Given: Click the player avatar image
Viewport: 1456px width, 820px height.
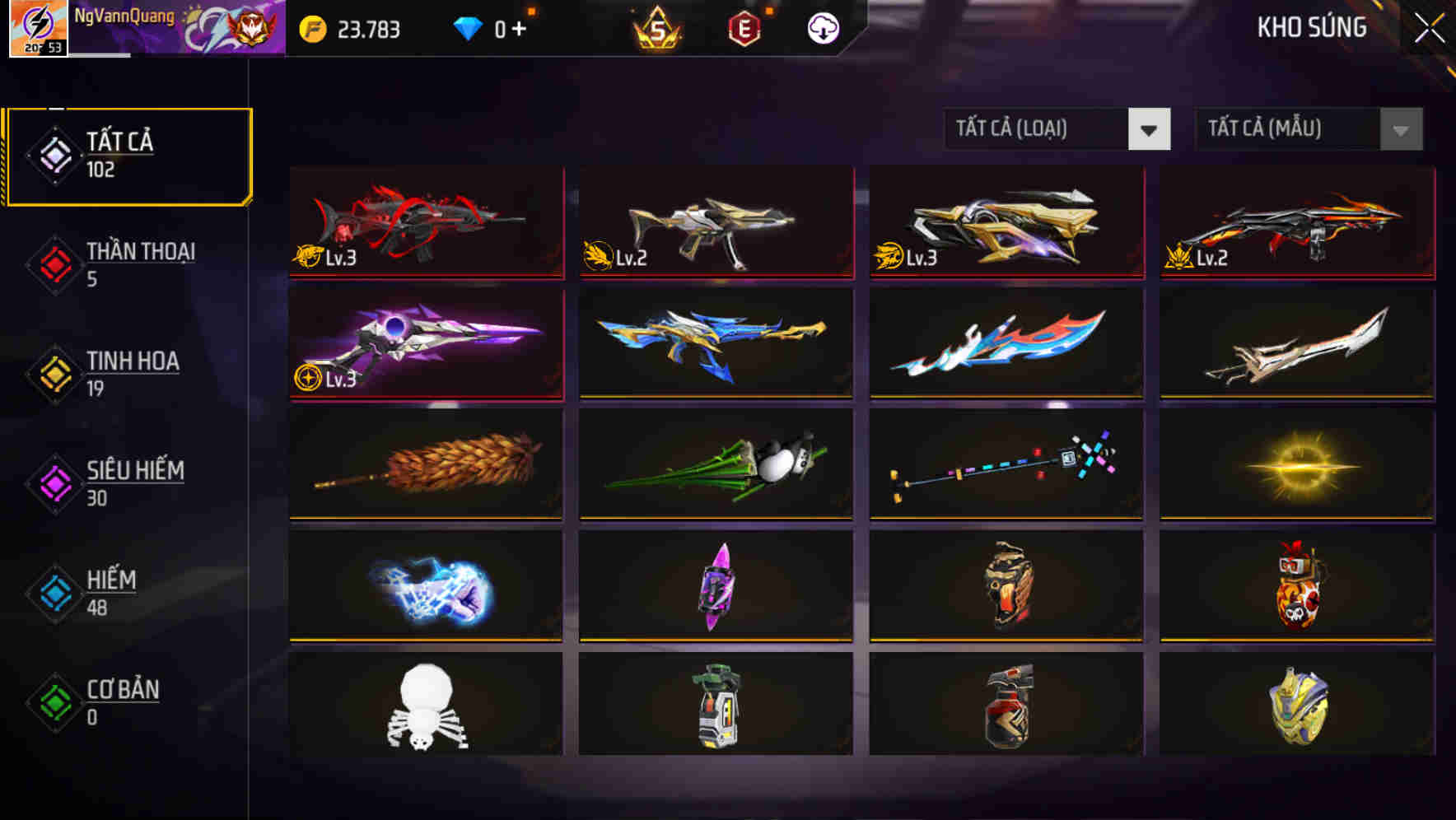Looking at the screenshot, I should 37,29.
